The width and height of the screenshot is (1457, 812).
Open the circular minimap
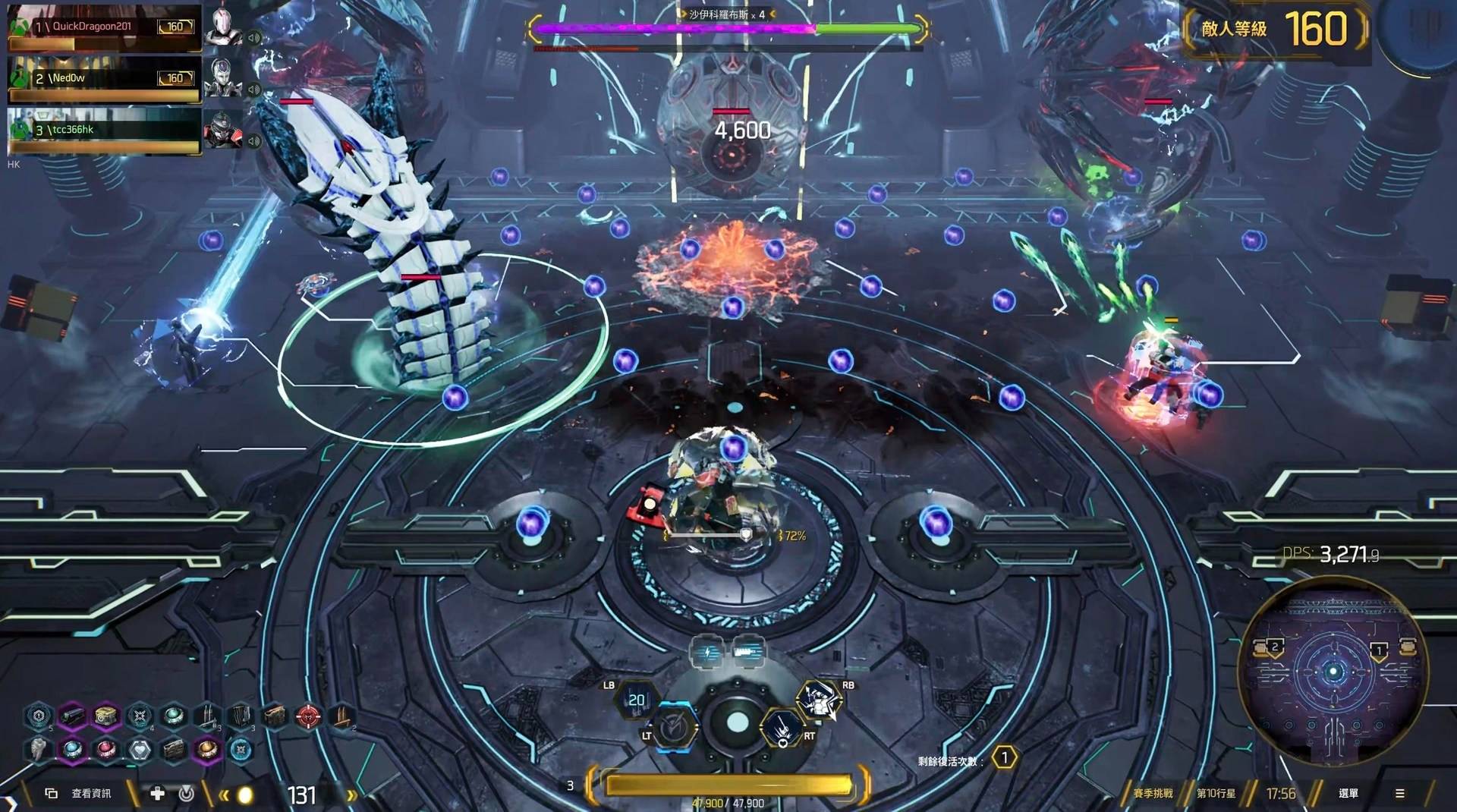1333,671
